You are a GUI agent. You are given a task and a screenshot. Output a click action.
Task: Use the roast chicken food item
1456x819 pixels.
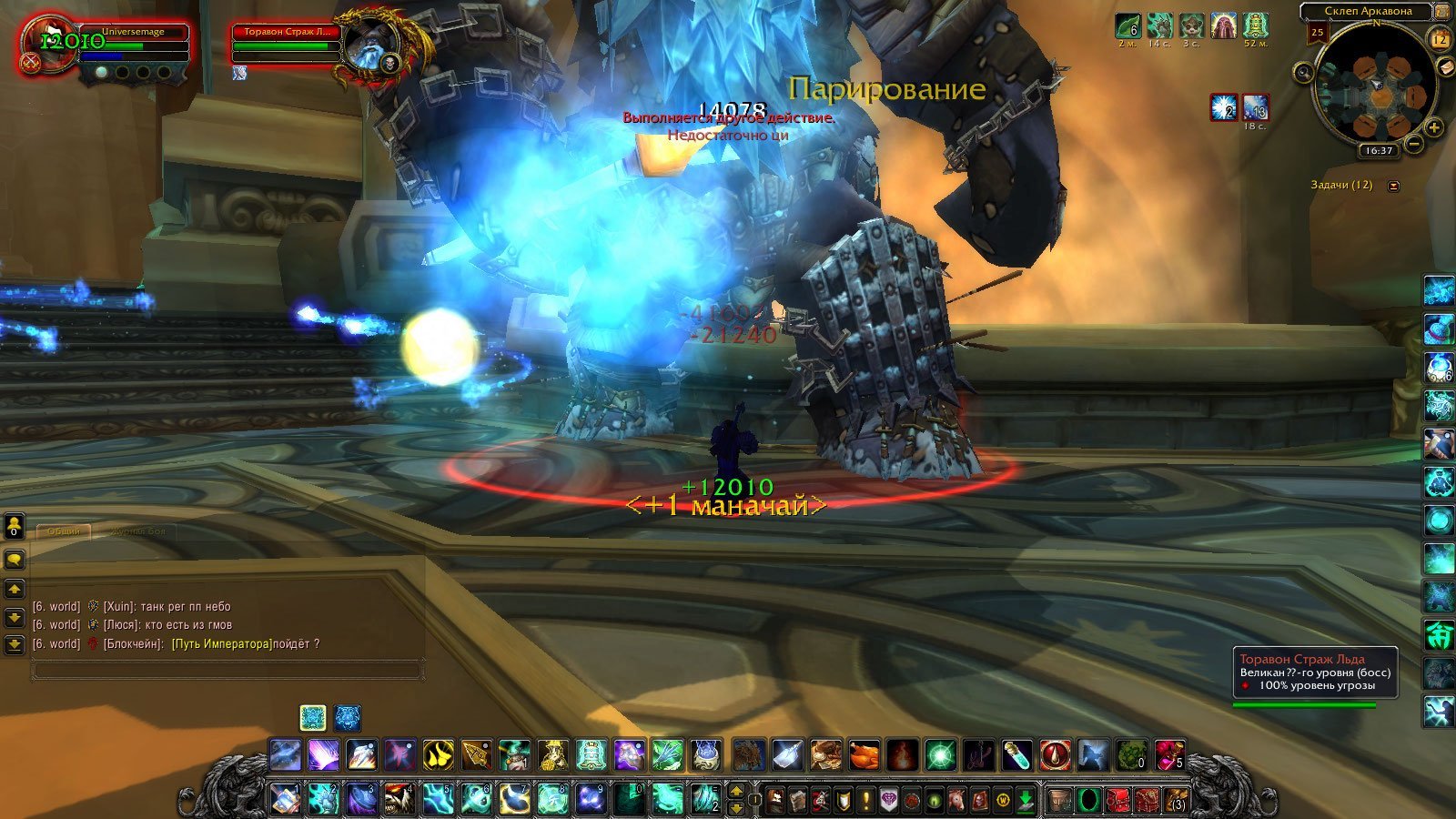coord(864,755)
